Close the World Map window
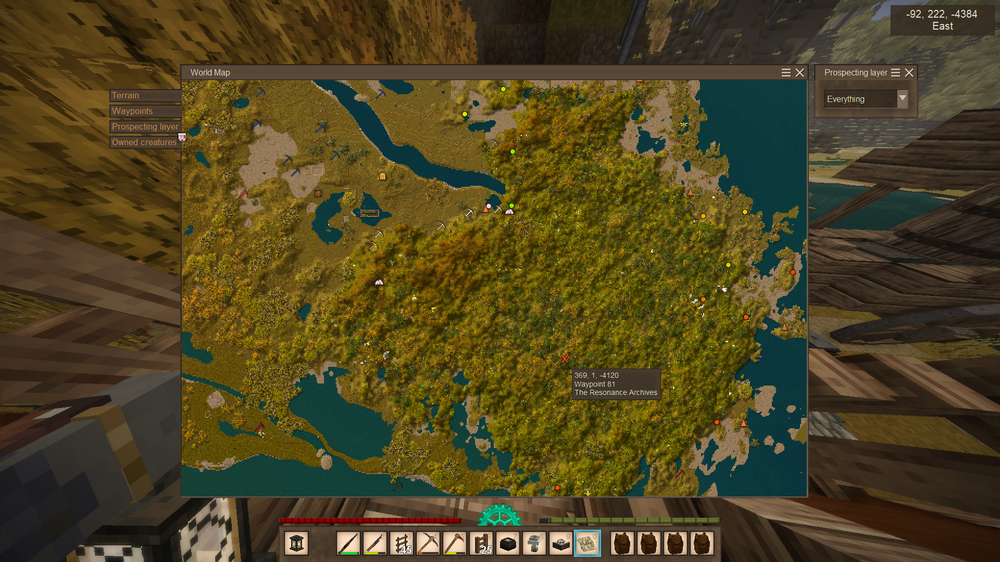The image size is (1000, 562). pyautogui.click(x=800, y=73)
